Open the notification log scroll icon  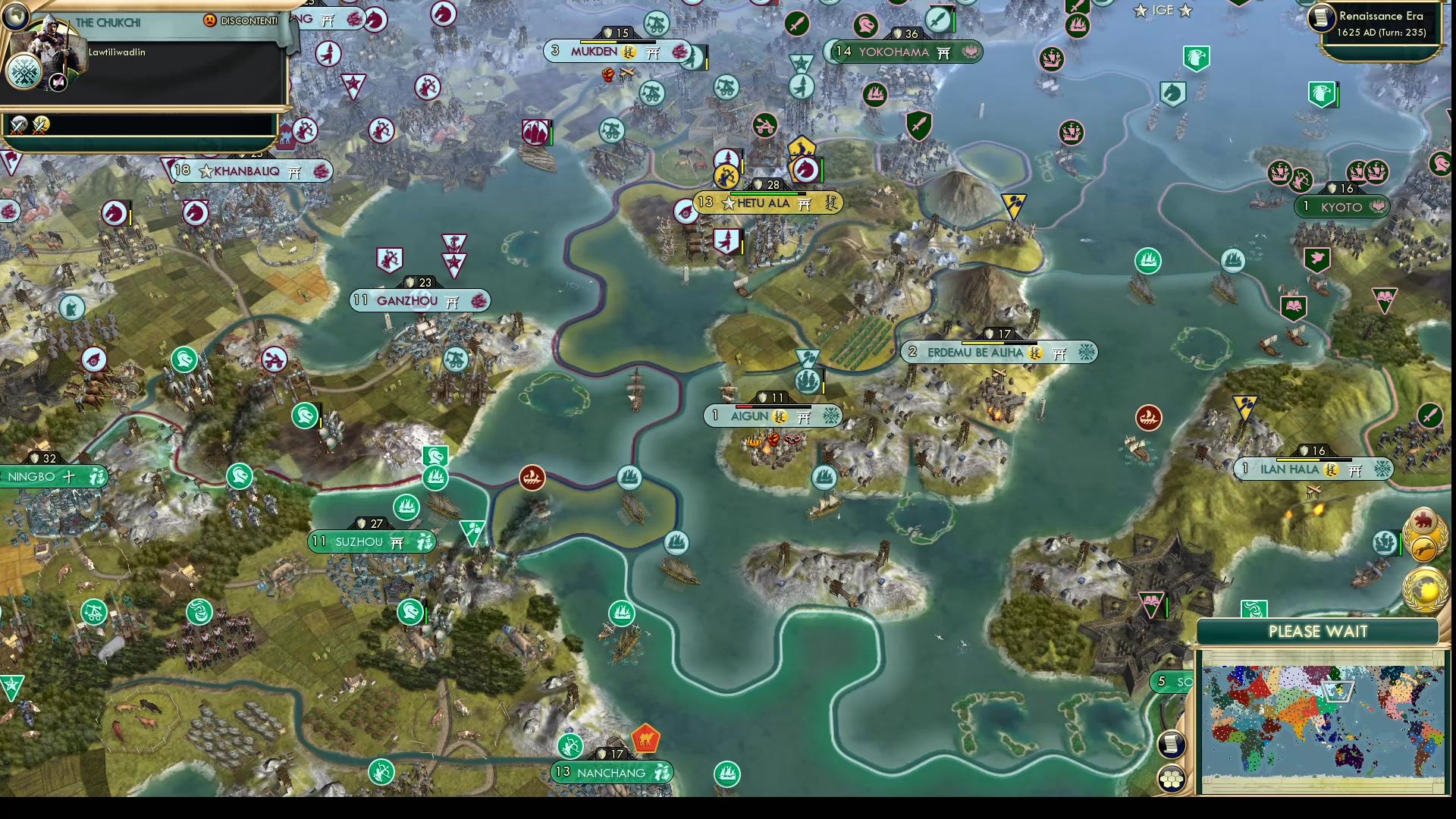pyautogui.click(x=1172, y=744)
